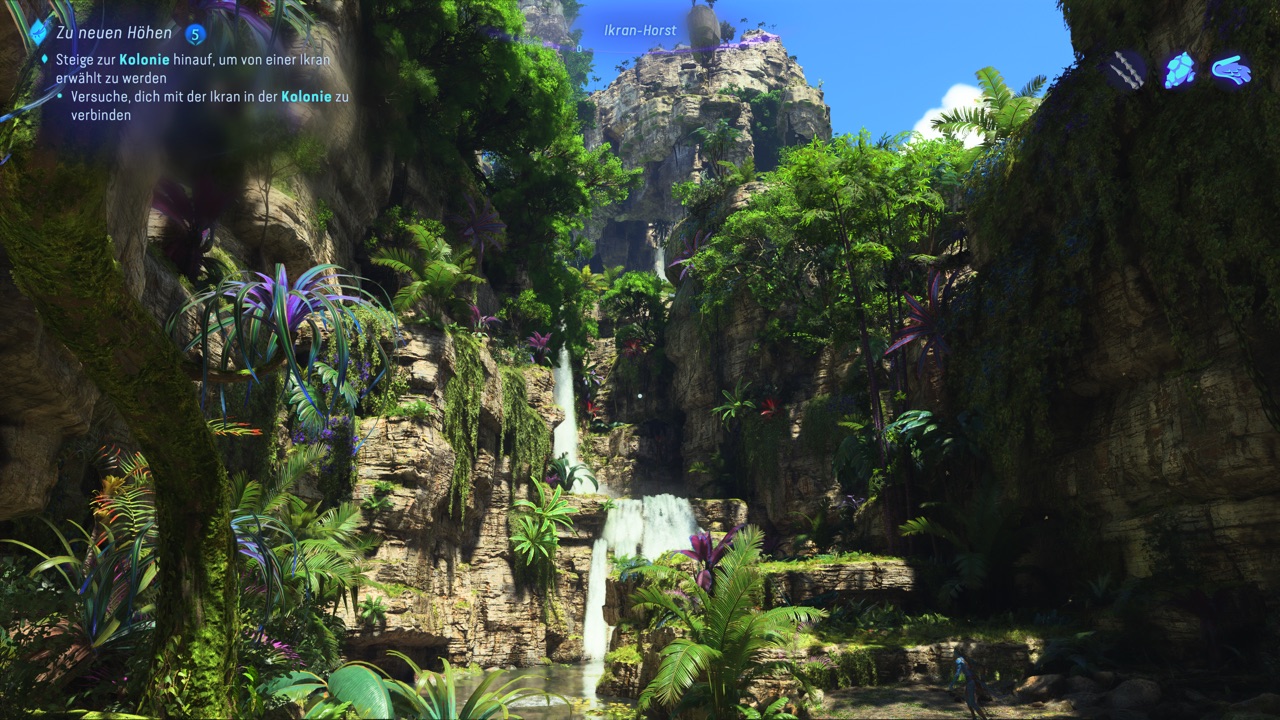Select the 'Ikran-Horst' compass heading
Image resolution: width=1280 pixels, height=720 pixels.
tap(640, 30)
